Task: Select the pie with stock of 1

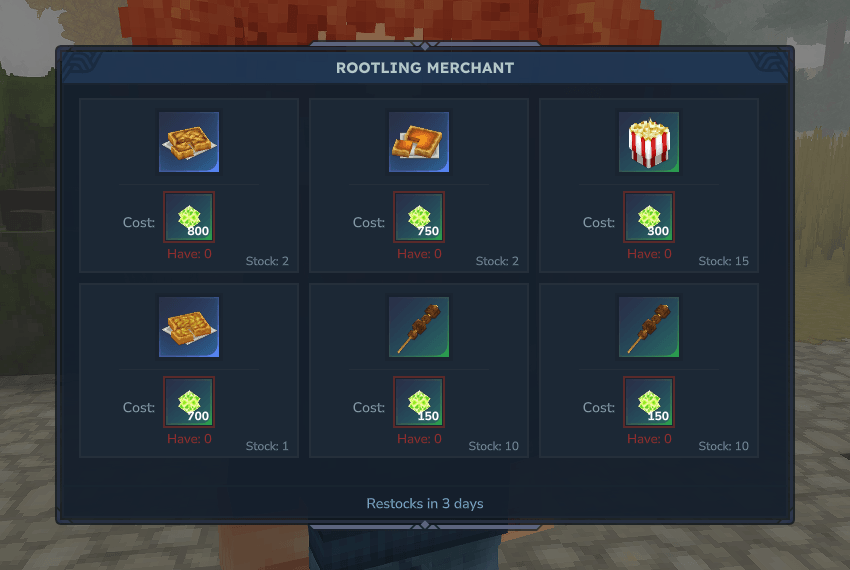Action: click(189, 327)
